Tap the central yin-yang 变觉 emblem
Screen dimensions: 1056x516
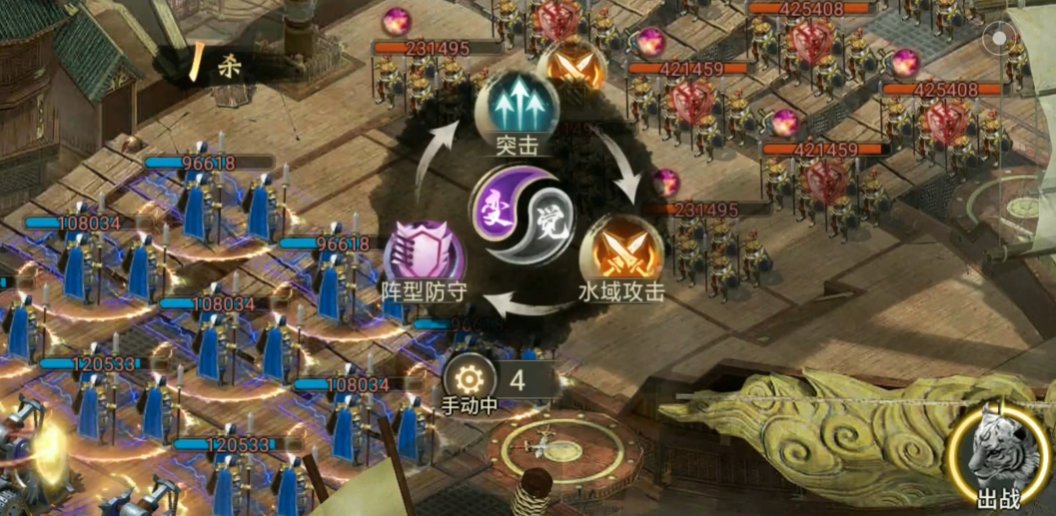click(522, 213)
